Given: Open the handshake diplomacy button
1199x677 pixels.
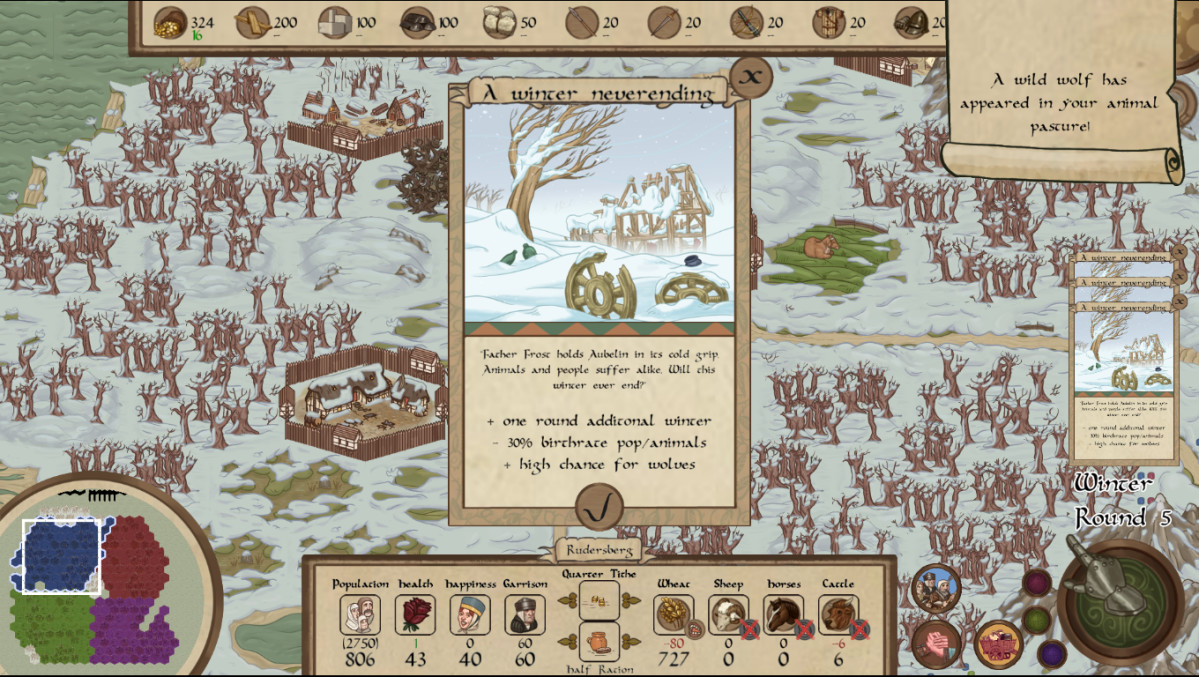Looking at the screenshot, I should tap(936, 644).
